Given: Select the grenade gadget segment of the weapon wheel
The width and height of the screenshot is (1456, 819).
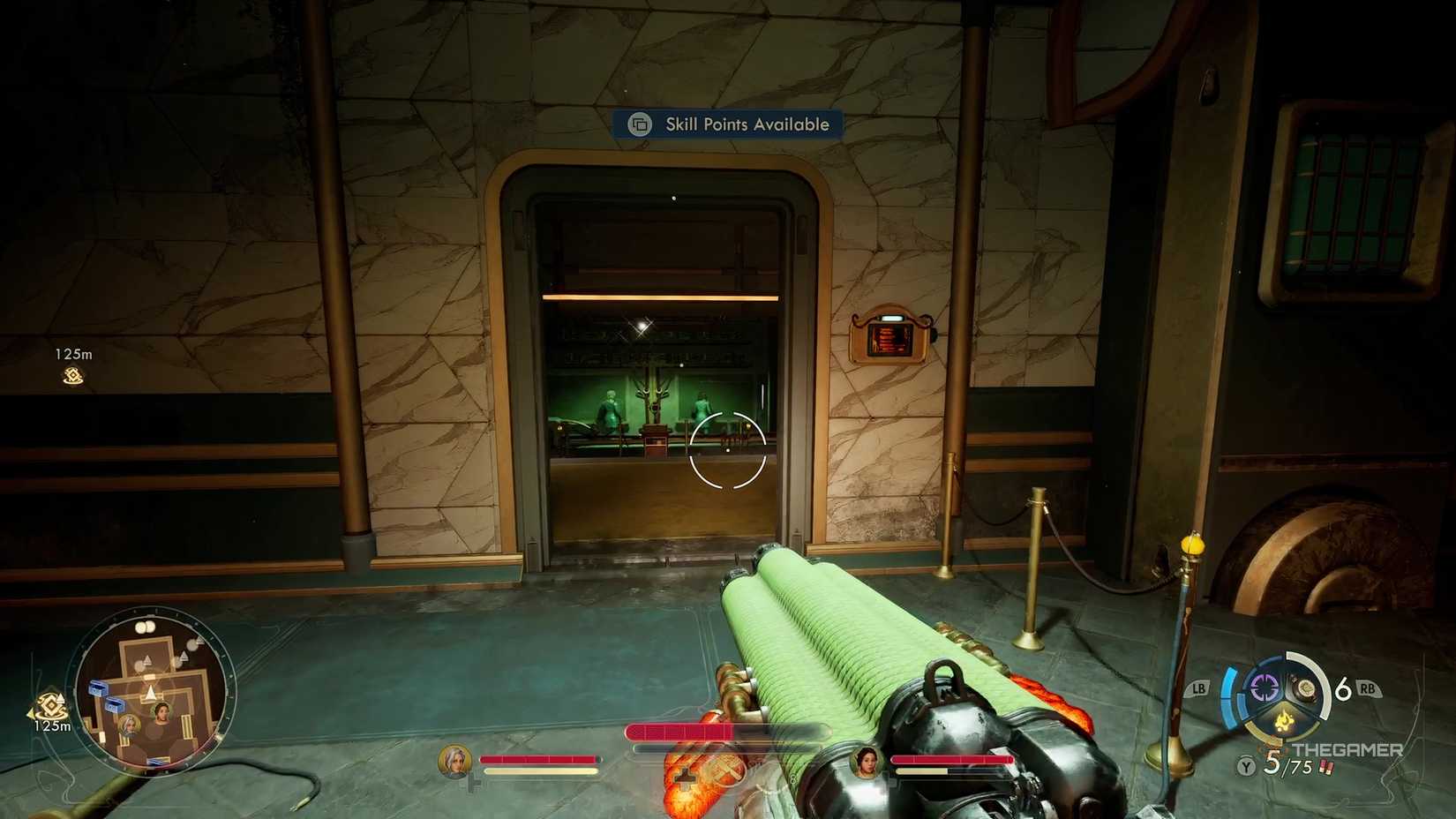Looking at the screenshot, I should pyautogui.click(x=1304, y=688).
